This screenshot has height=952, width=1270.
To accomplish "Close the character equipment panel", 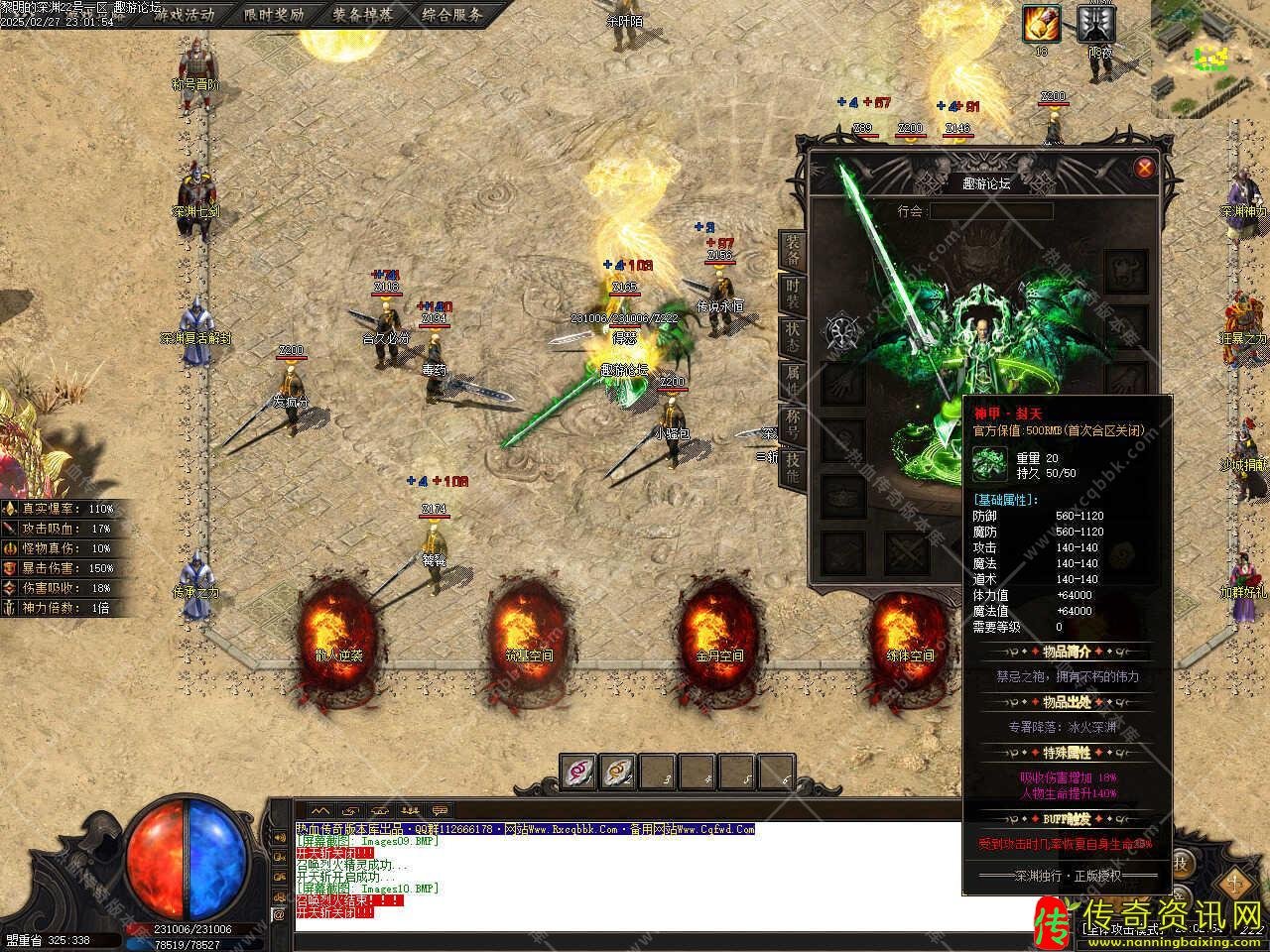I will tap(1145, 167).
